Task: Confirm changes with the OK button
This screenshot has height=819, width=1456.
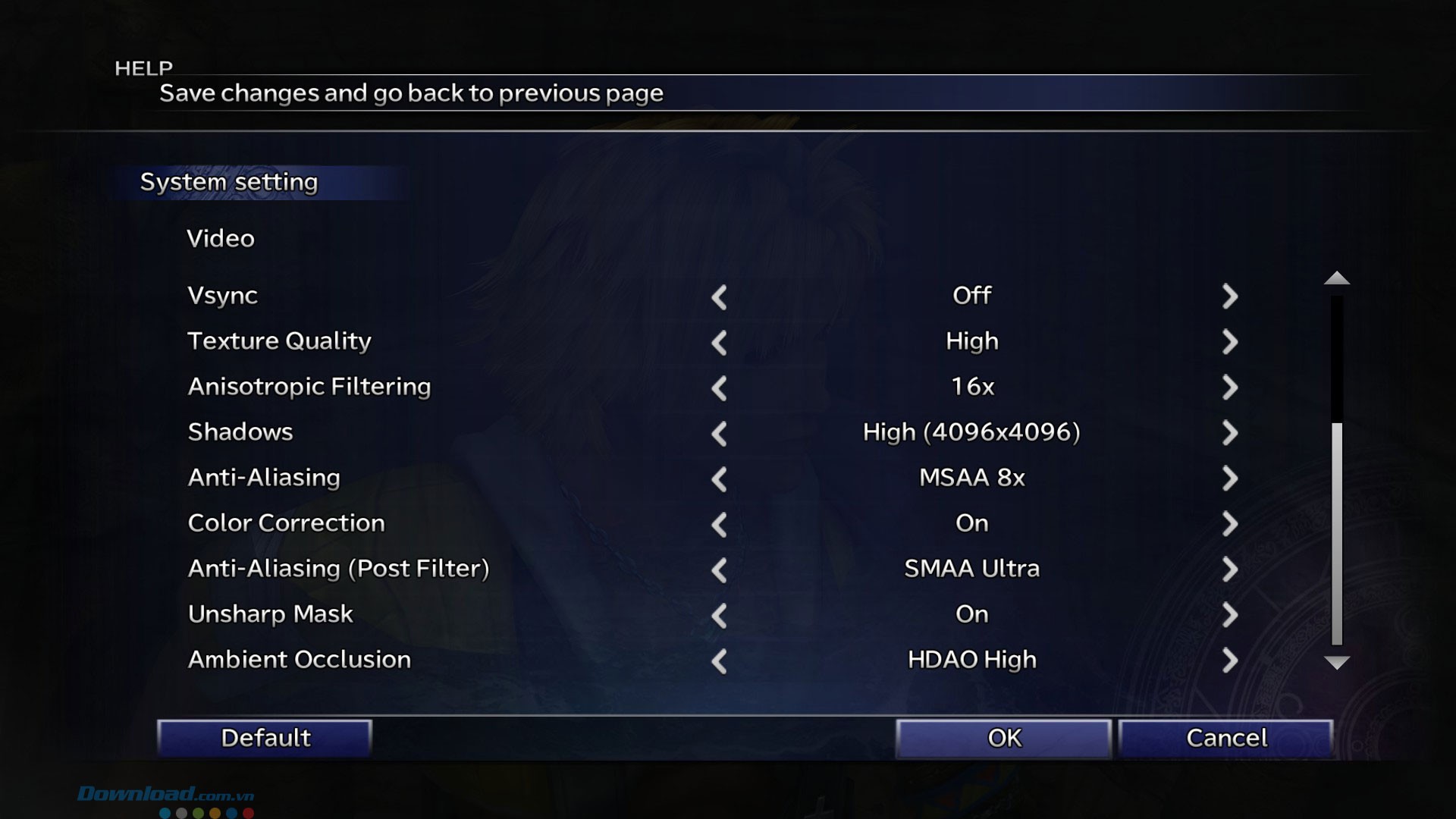Action: click(x=1003, y=738)
